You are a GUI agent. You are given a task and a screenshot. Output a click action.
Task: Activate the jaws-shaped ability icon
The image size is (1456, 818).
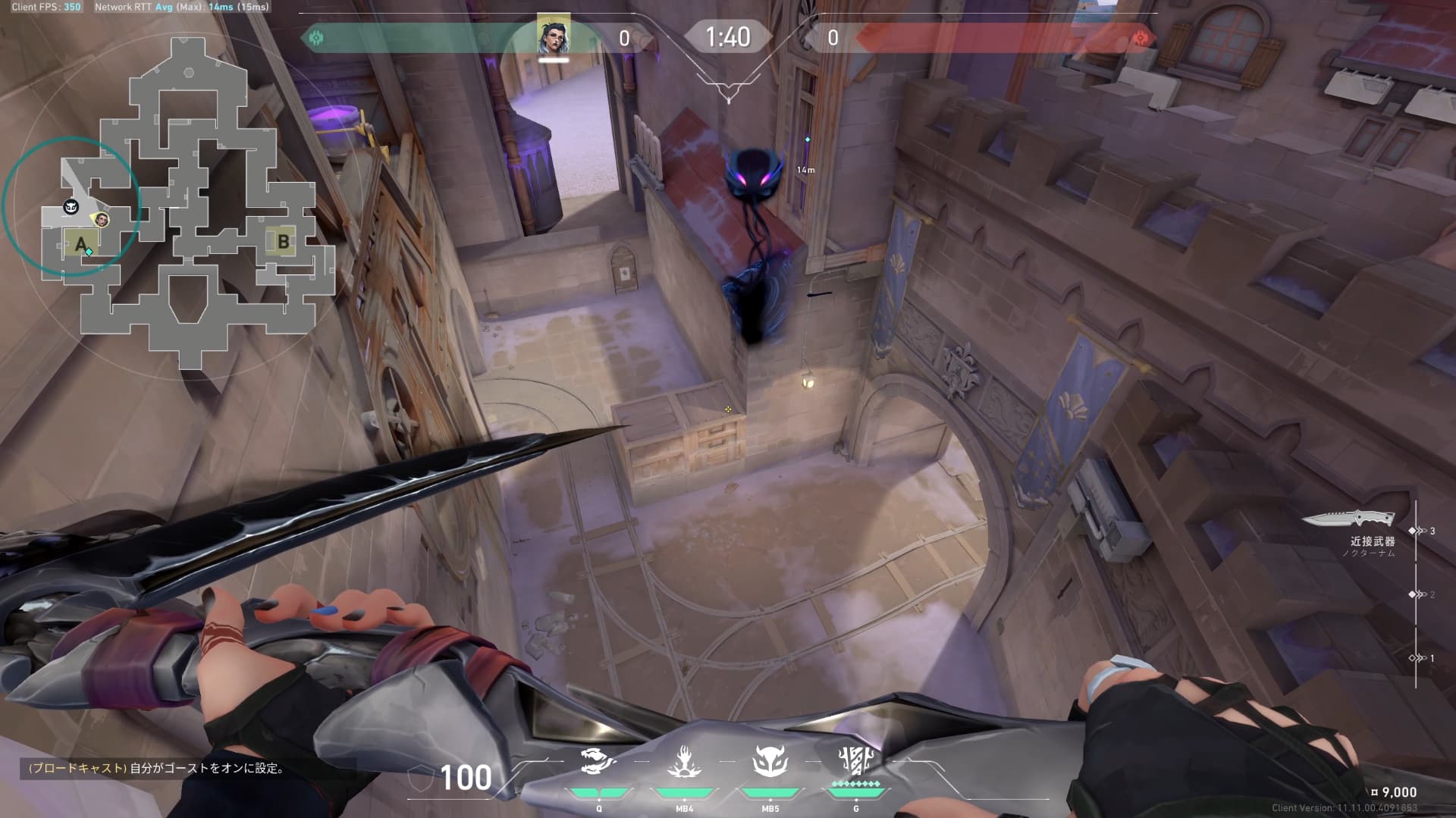pyautogui.click(x=598, y=760)
